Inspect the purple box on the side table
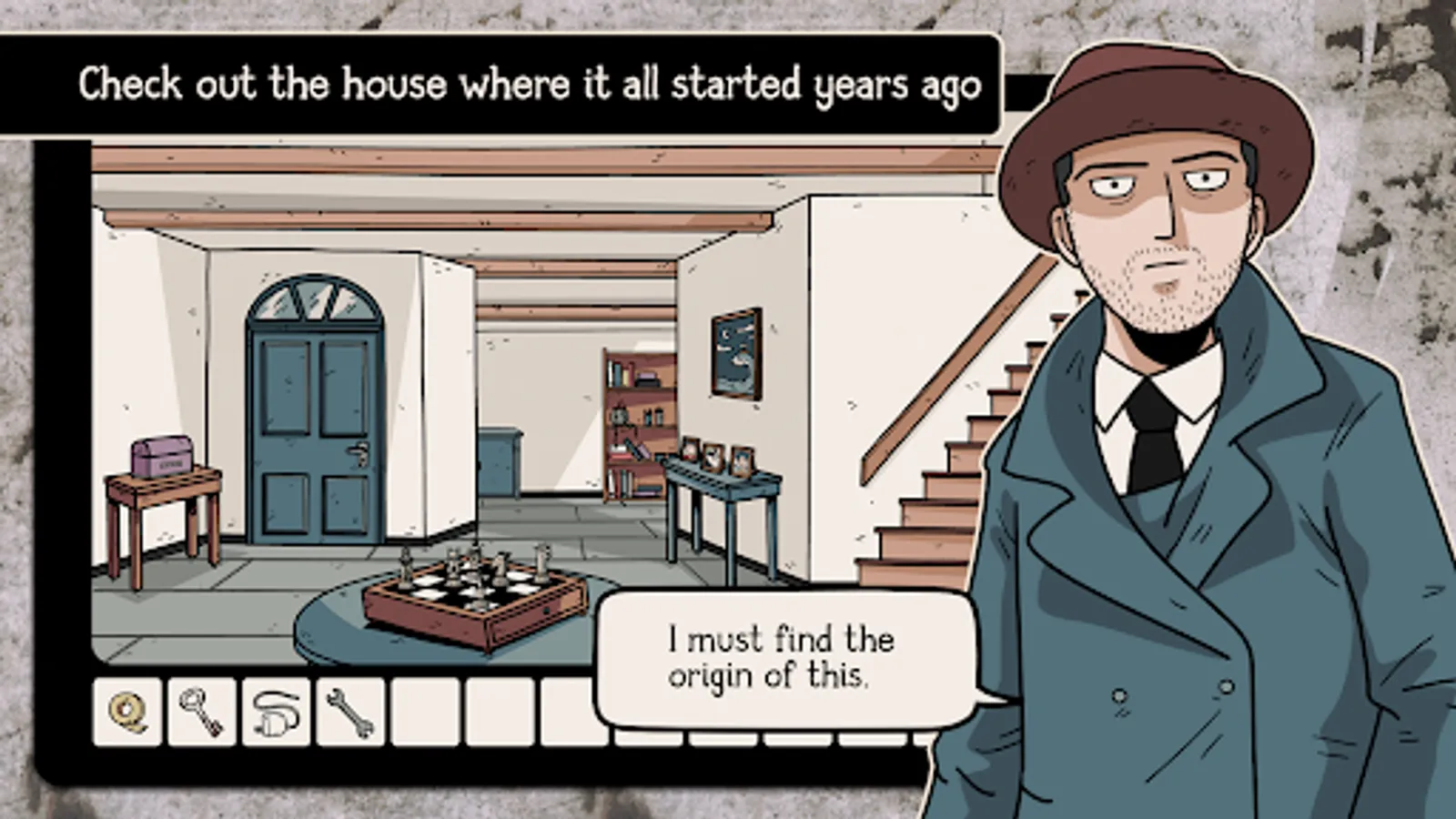 click(x=160, y=453)
